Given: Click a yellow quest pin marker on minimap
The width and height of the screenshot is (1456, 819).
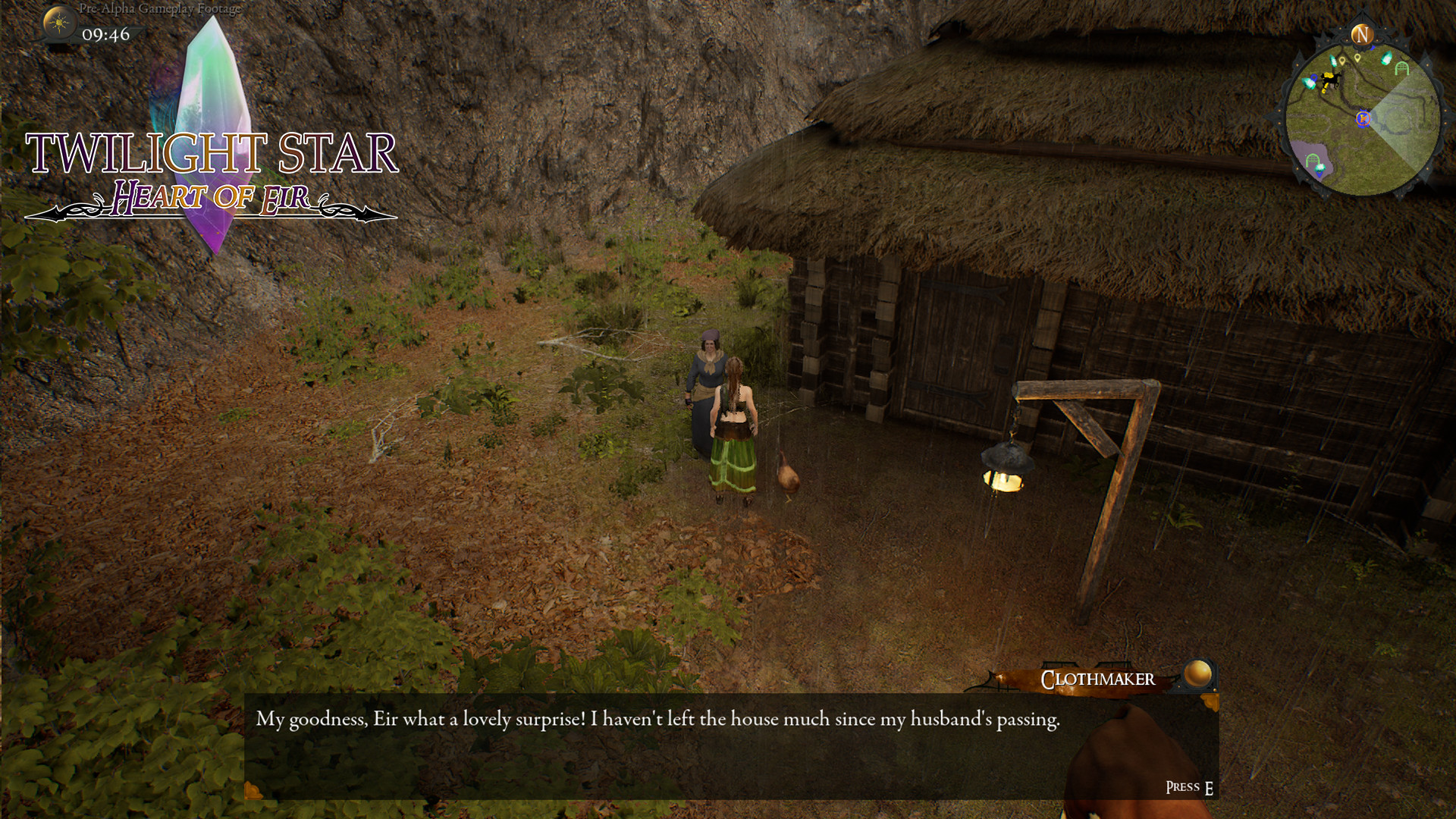Looking at the screenshot, I should (1342, 61).
